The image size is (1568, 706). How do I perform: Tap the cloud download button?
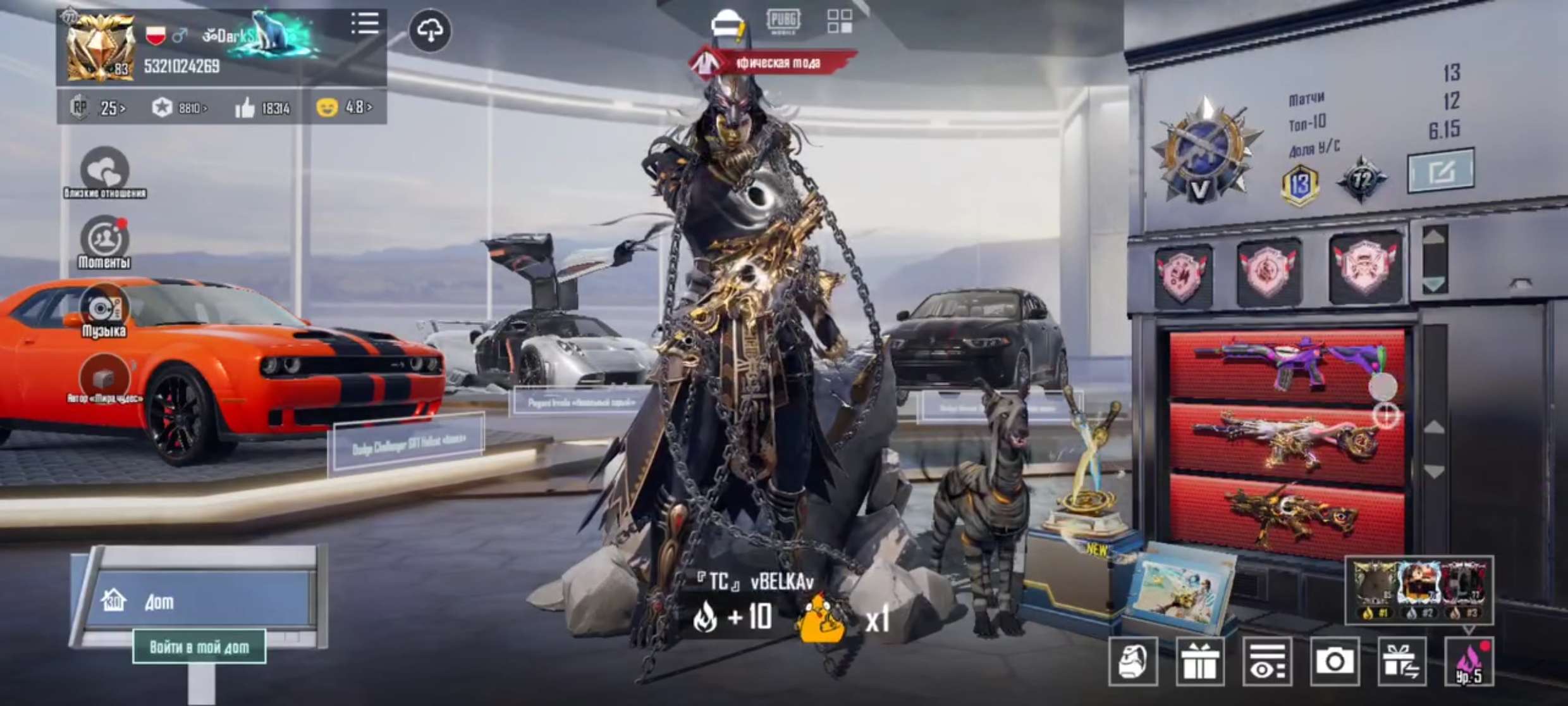430,30
